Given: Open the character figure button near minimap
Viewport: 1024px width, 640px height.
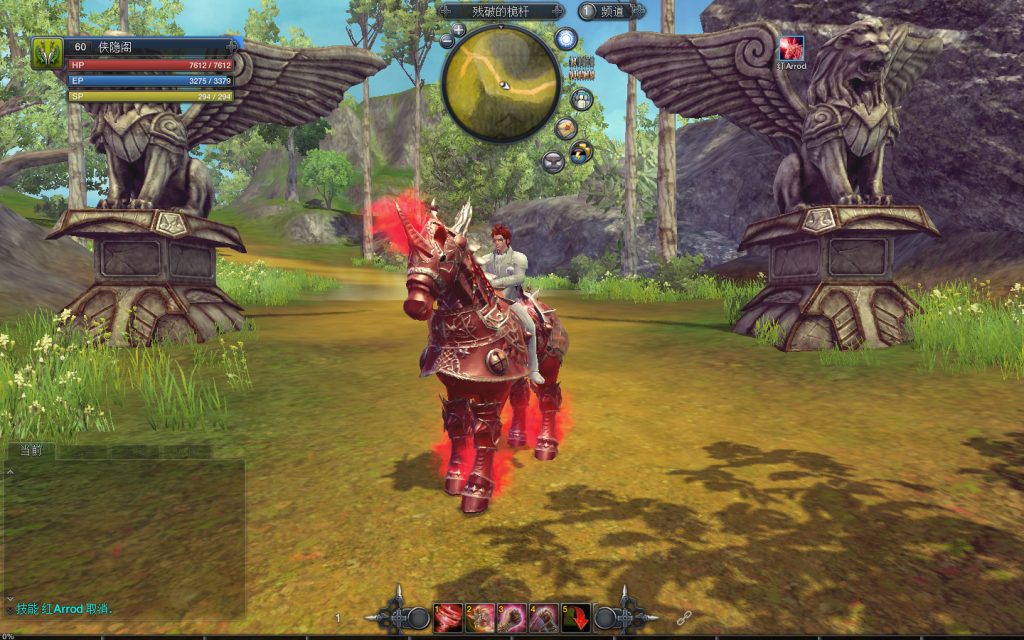Looking at the screenshot, I should click(x=581, y=99).
